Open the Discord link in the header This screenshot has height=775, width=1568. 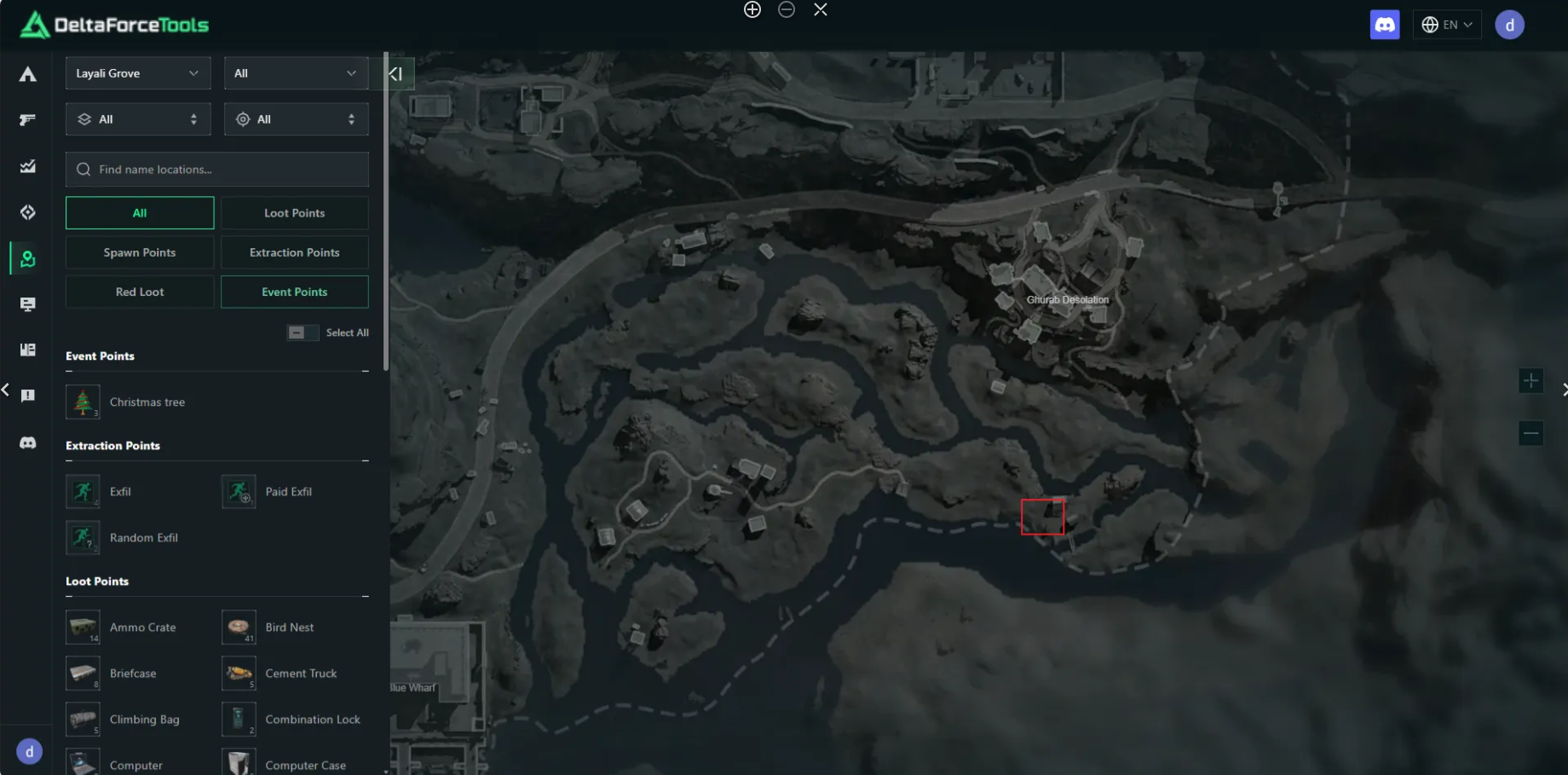(x=1385, y=25)
